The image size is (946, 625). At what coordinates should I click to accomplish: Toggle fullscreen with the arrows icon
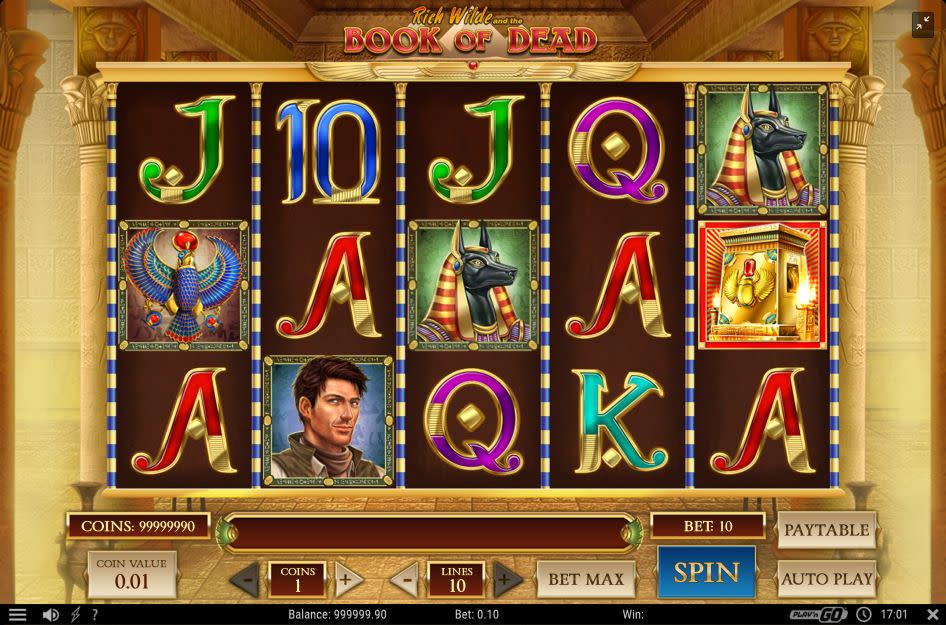[922, 25]
